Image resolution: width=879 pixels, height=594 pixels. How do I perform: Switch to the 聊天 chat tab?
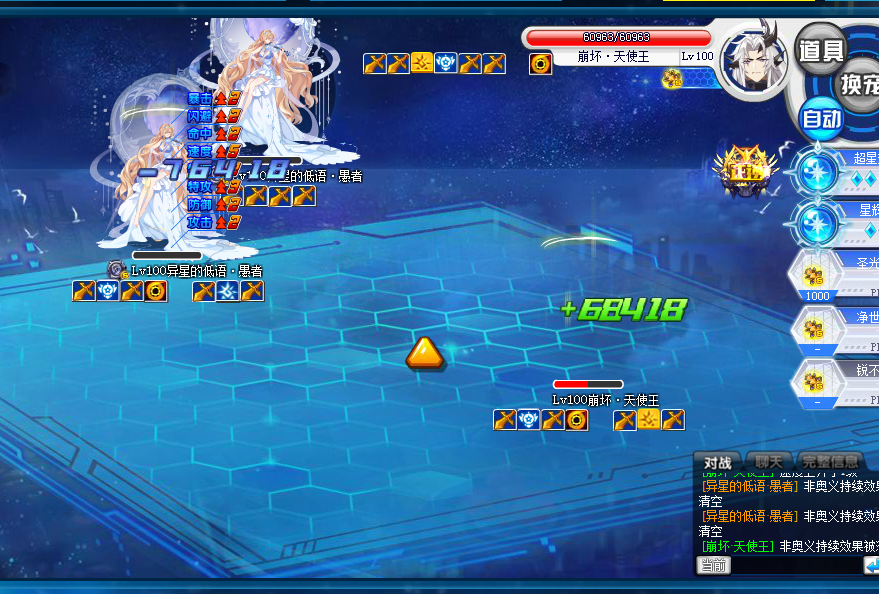click(768, 463)
